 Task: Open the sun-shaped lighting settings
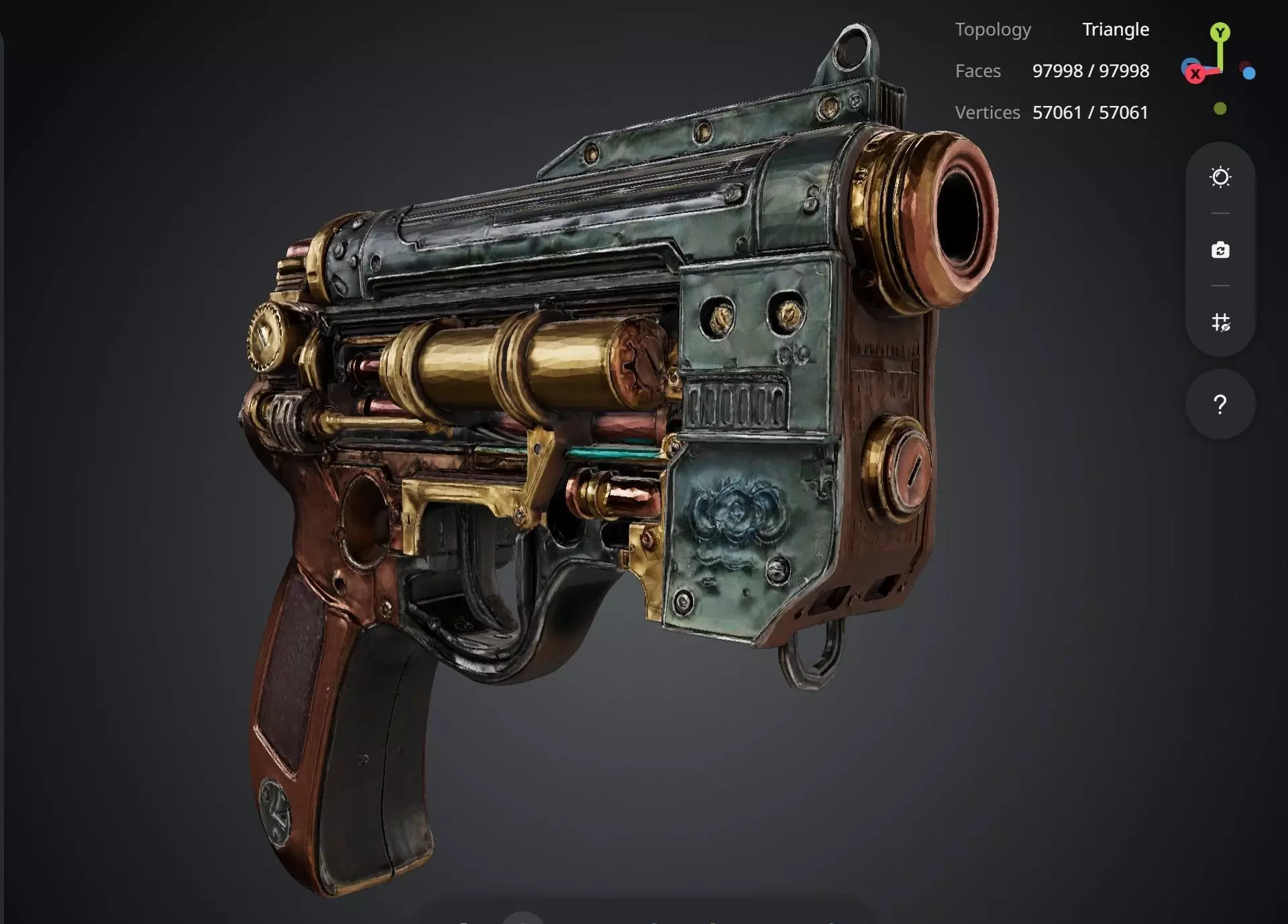click(1220, 178)
